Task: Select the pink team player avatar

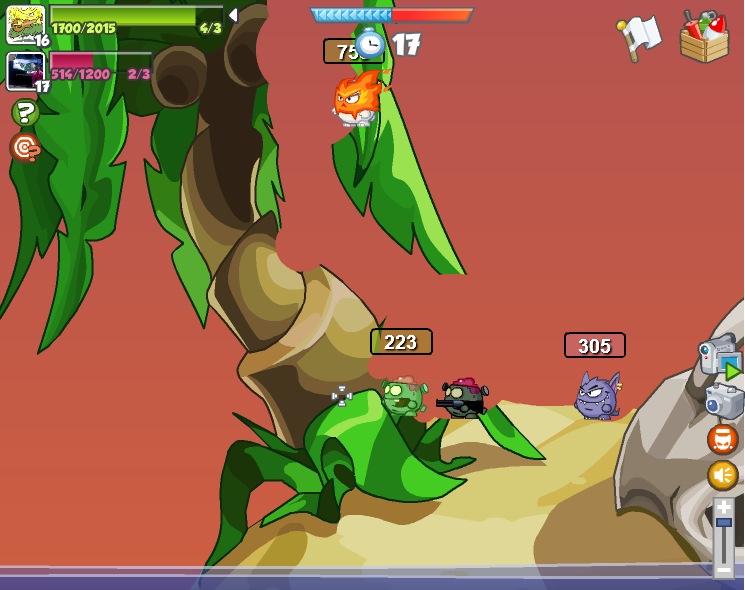Action: [25, 70]
